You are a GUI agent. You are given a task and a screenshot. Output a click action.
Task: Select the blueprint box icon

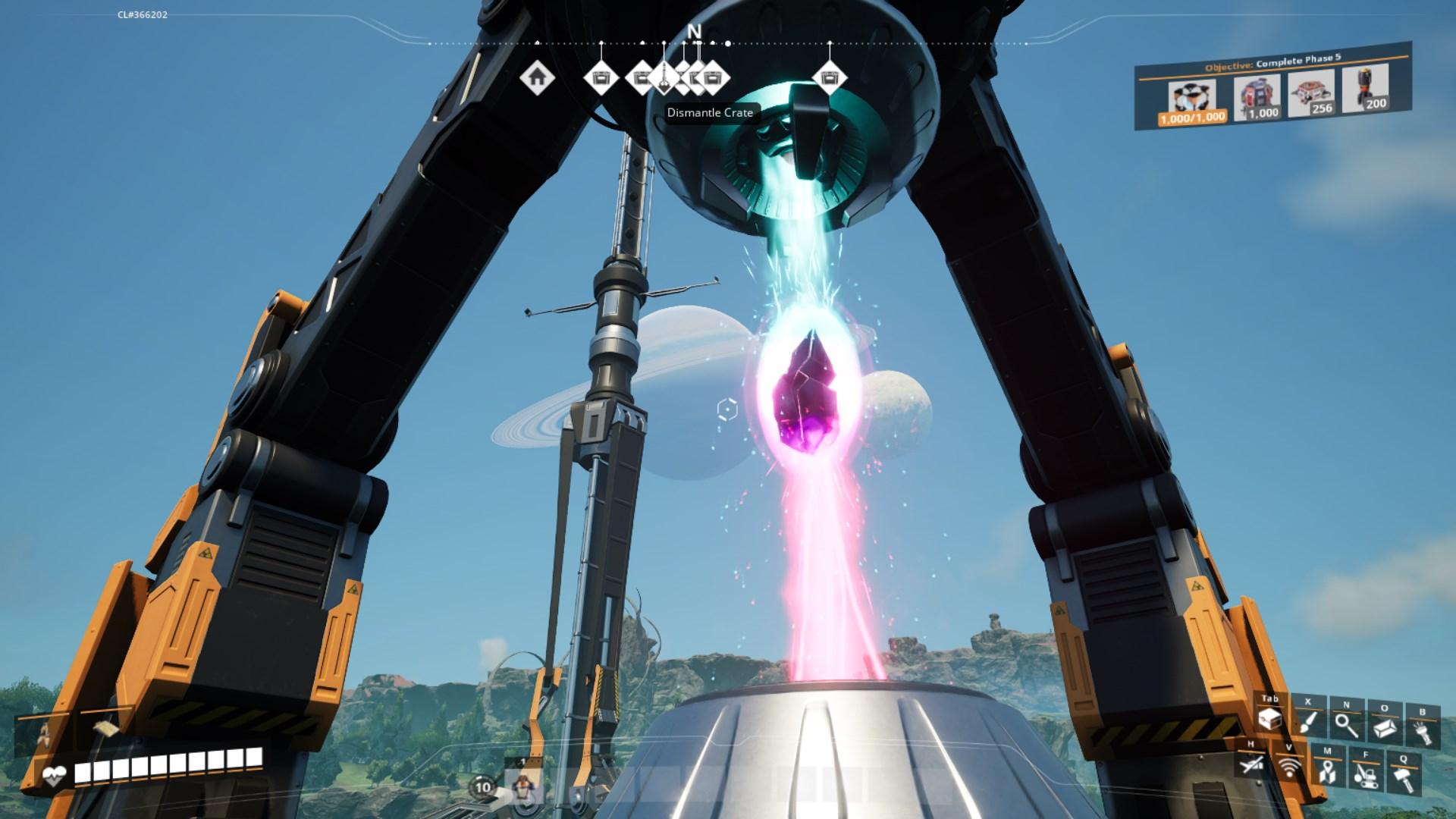point(1384,726)
